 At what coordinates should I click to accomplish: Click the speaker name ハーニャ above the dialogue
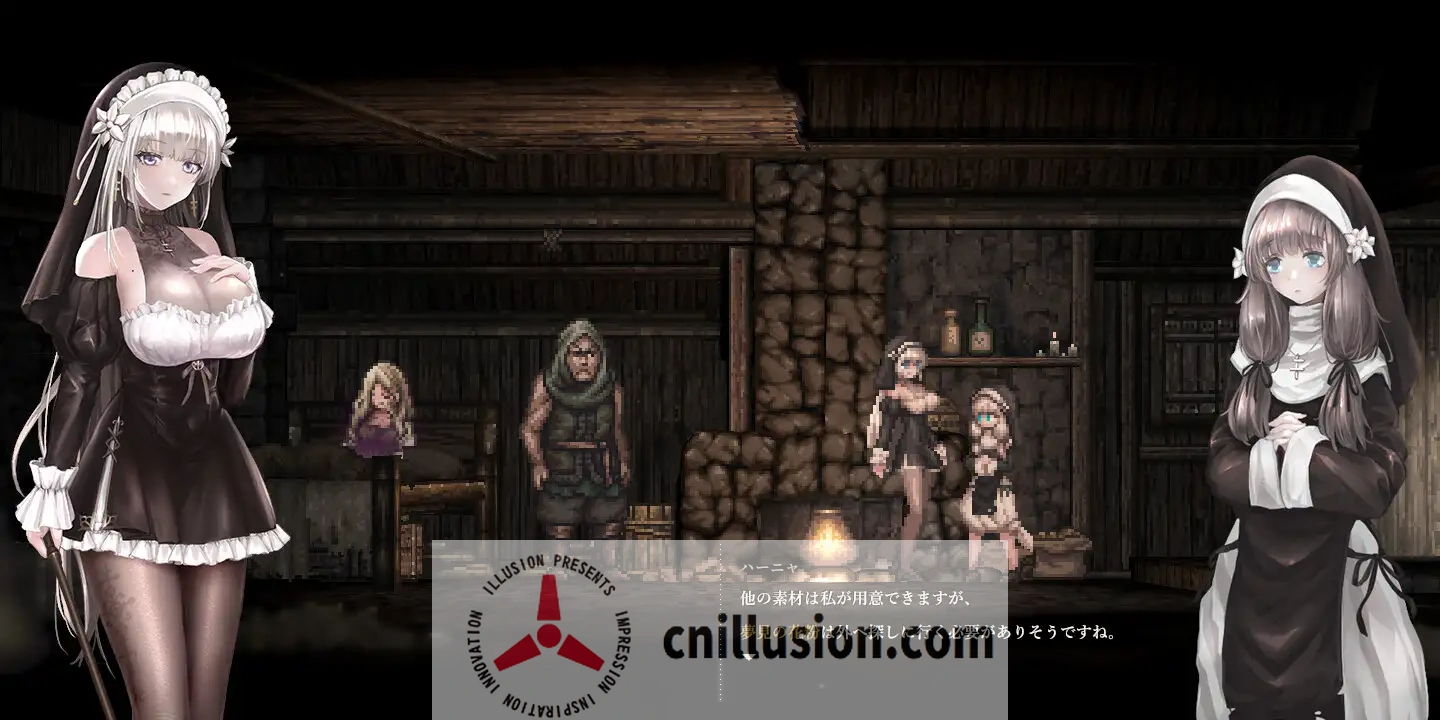769,566
